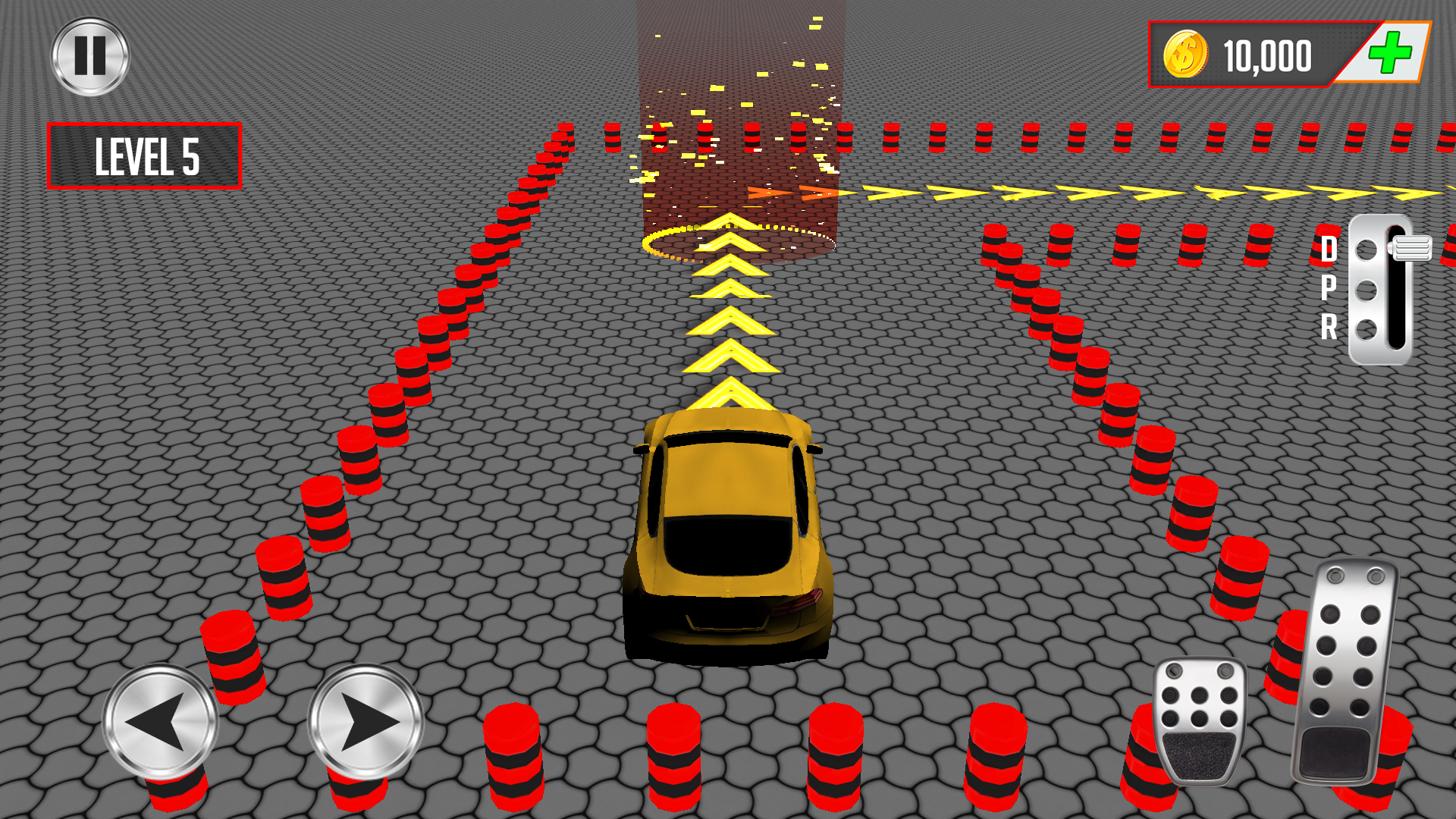Click the gold coin icon
The width and height of the screenshot is (1456, 819).
[x=1188, y=55]
